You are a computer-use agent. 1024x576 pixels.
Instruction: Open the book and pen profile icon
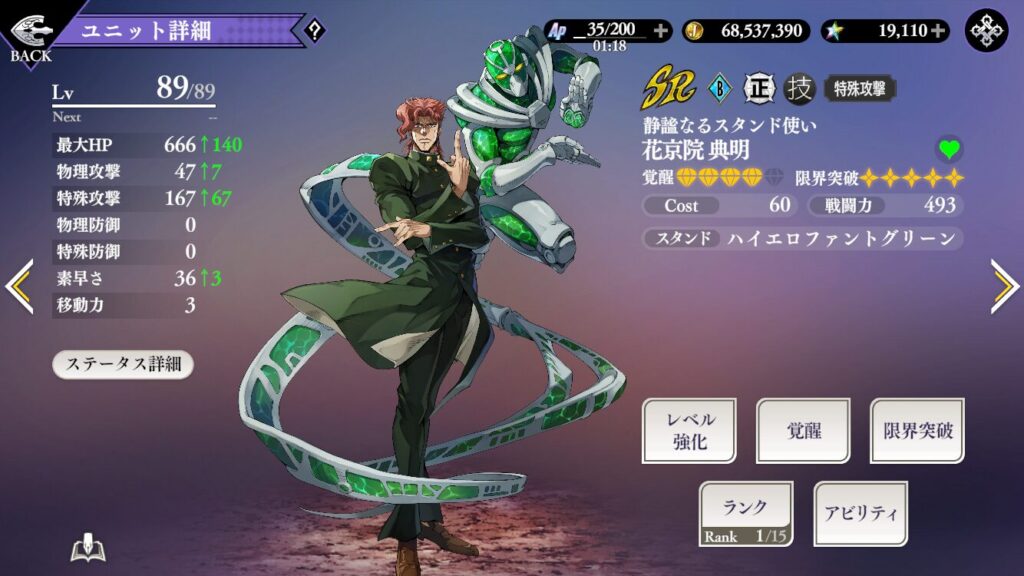click(88, 548)
